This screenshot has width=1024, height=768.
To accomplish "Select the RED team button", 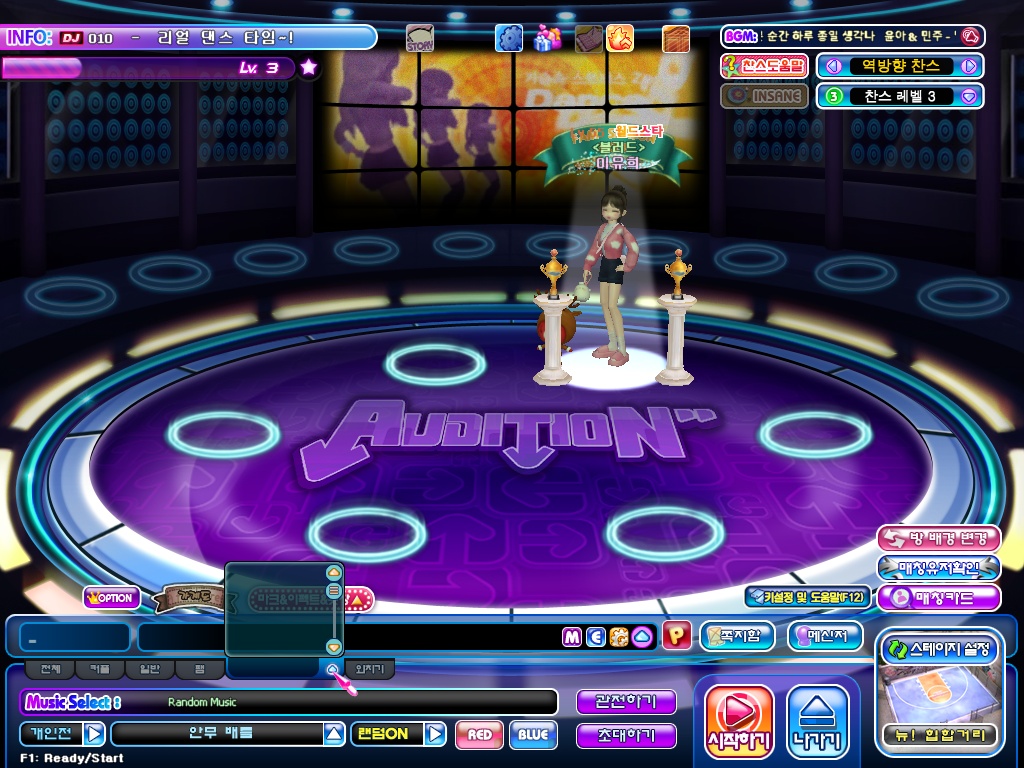I will [479, 735].
